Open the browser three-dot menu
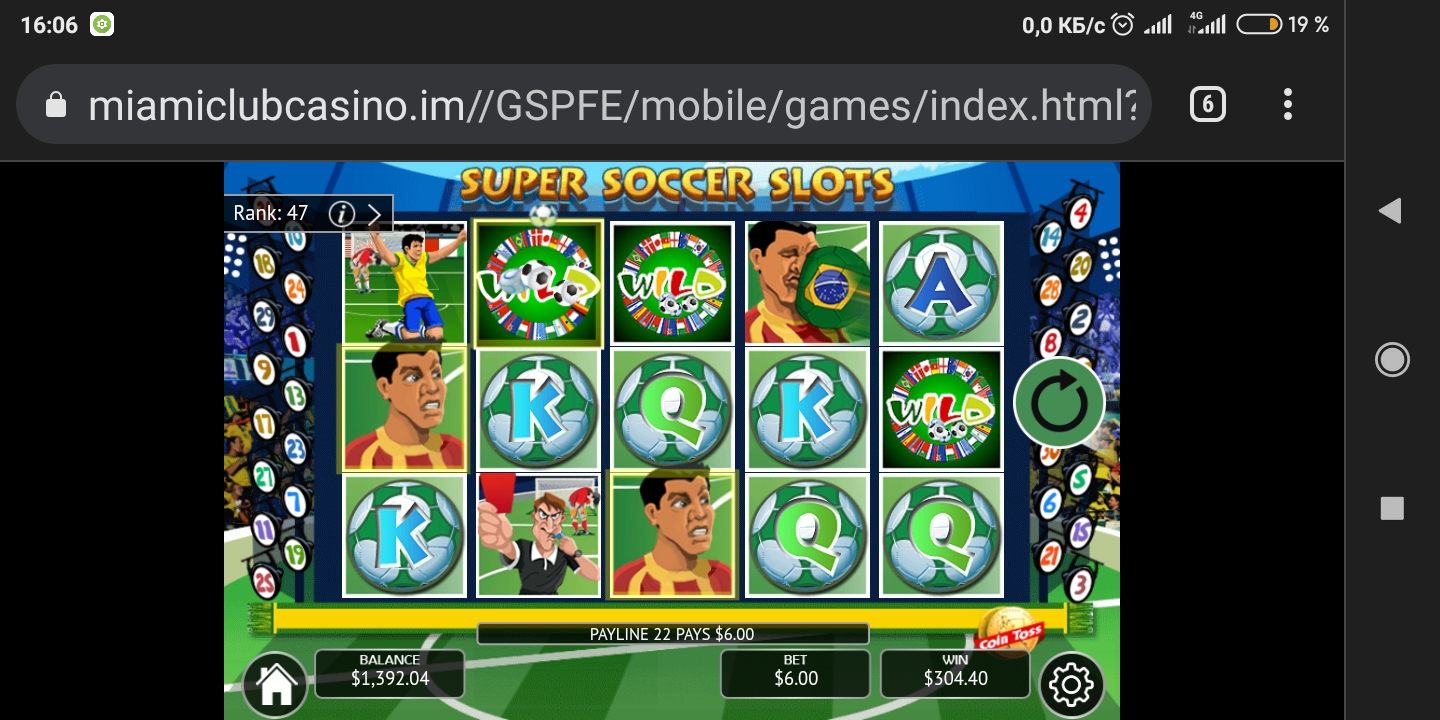This screenshot has width=1440, height=720. coord(1288,104)
